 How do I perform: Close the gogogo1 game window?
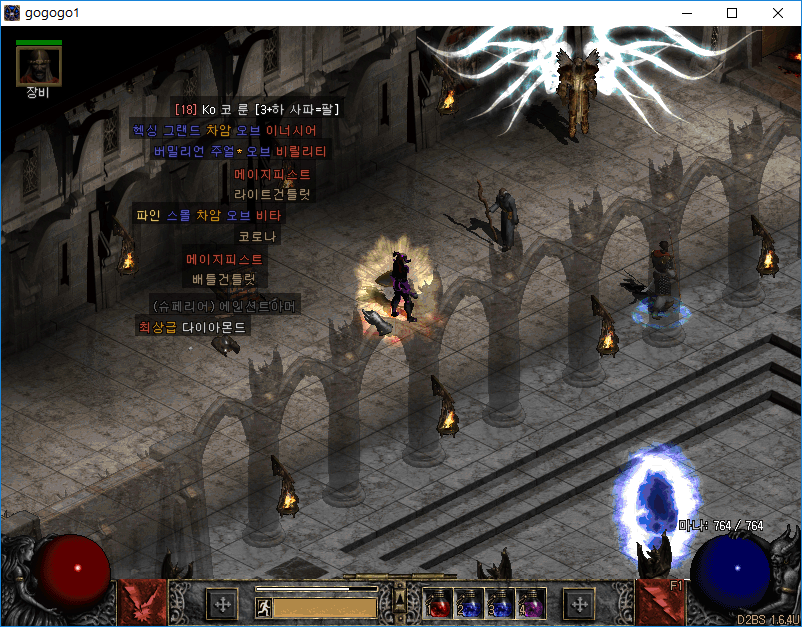tap(778, 13)
